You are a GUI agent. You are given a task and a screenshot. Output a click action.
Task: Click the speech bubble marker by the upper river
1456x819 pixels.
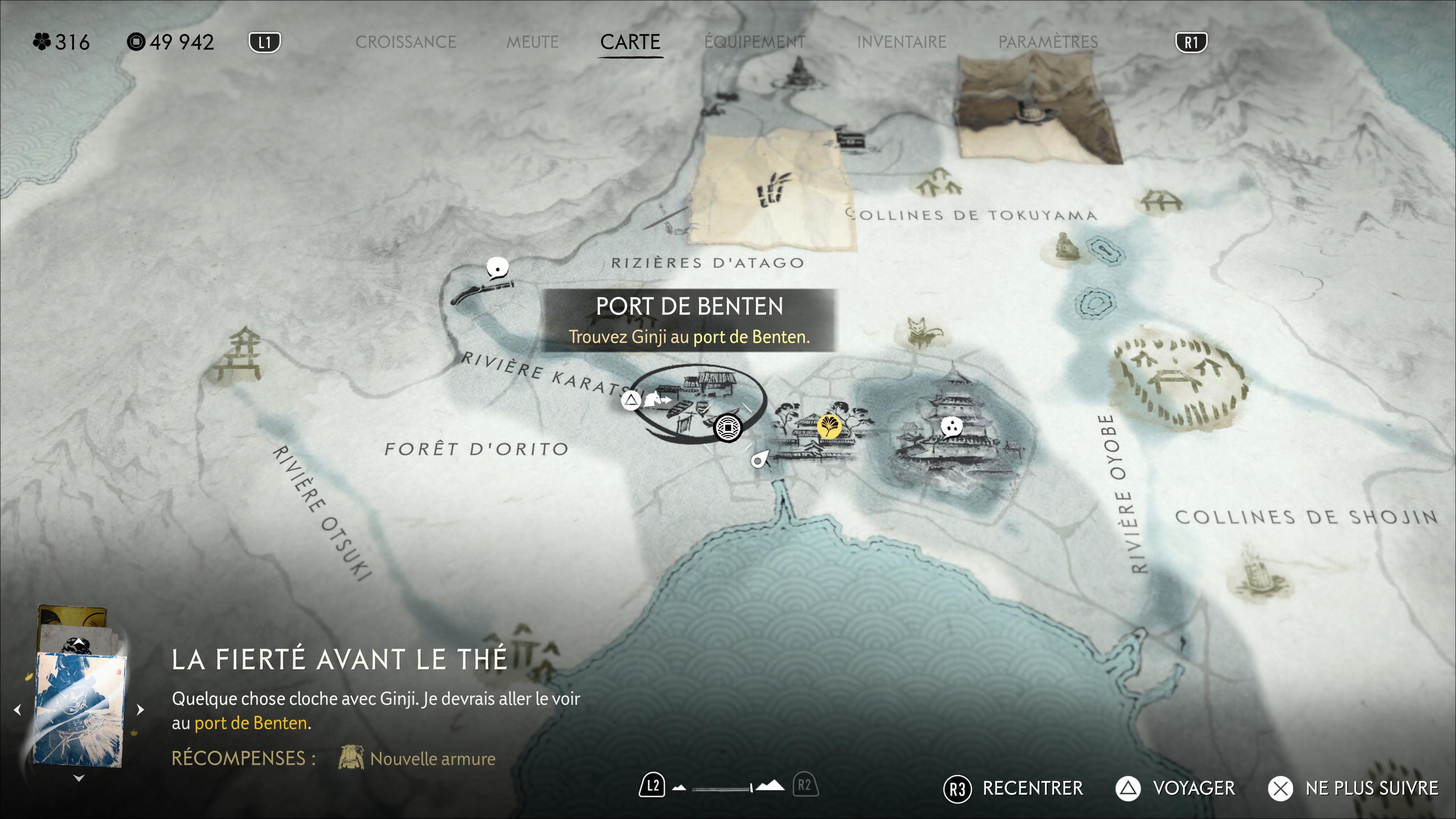tap(497, 268)
